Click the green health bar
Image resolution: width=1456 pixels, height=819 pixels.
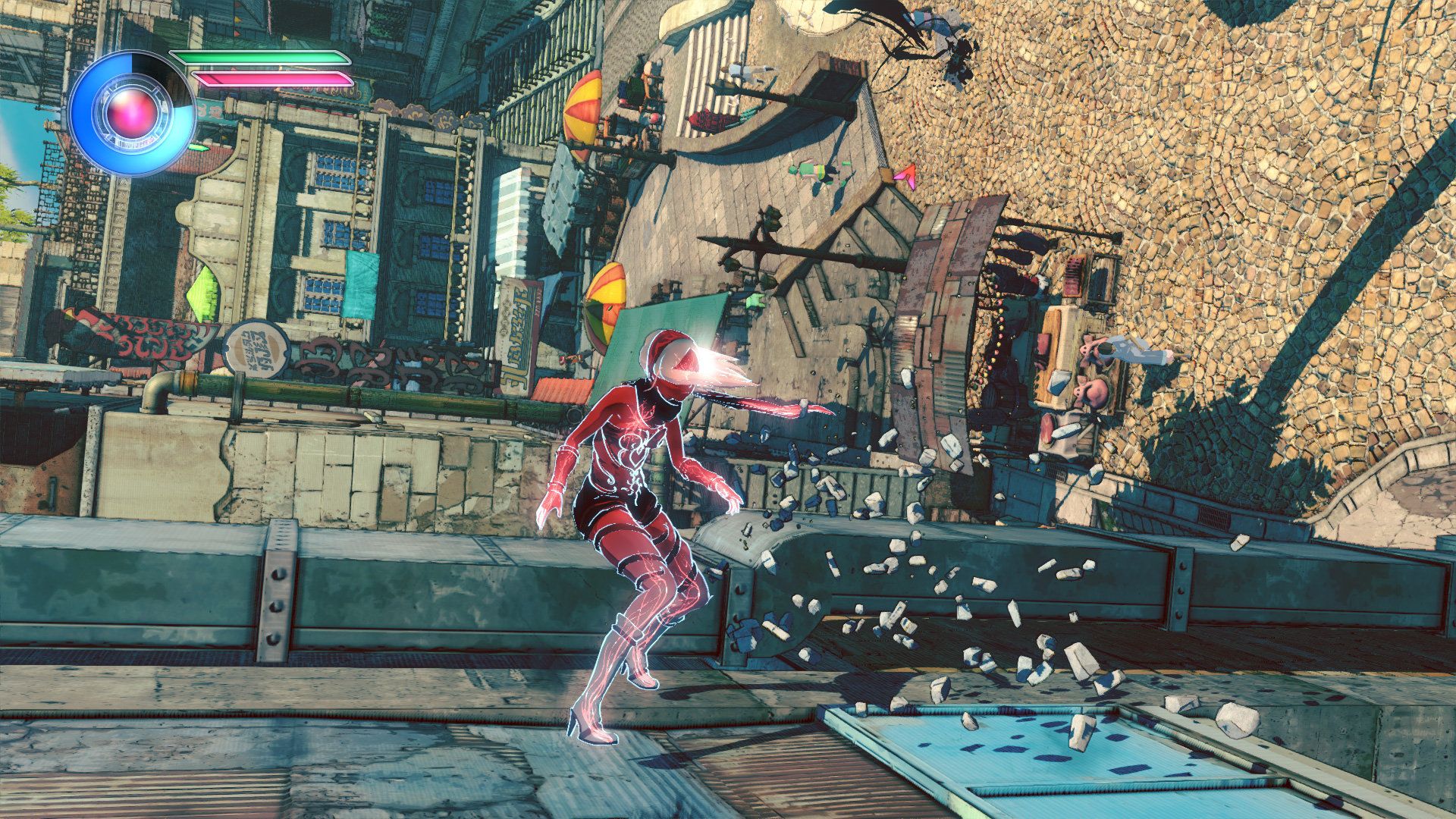pyautogui.click(x=258, y=57)
